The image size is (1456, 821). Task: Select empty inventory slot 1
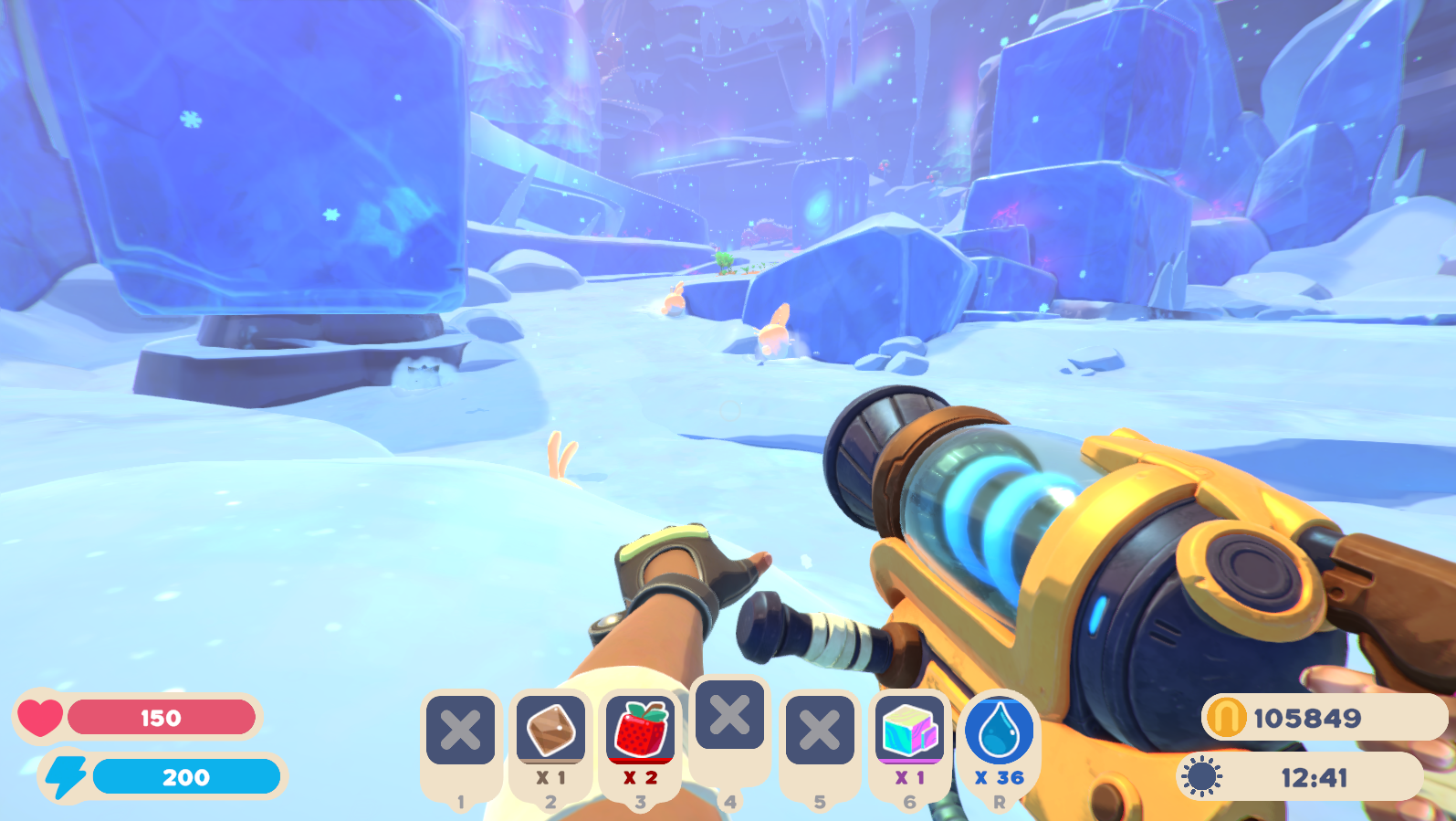(x=460, y=731)
